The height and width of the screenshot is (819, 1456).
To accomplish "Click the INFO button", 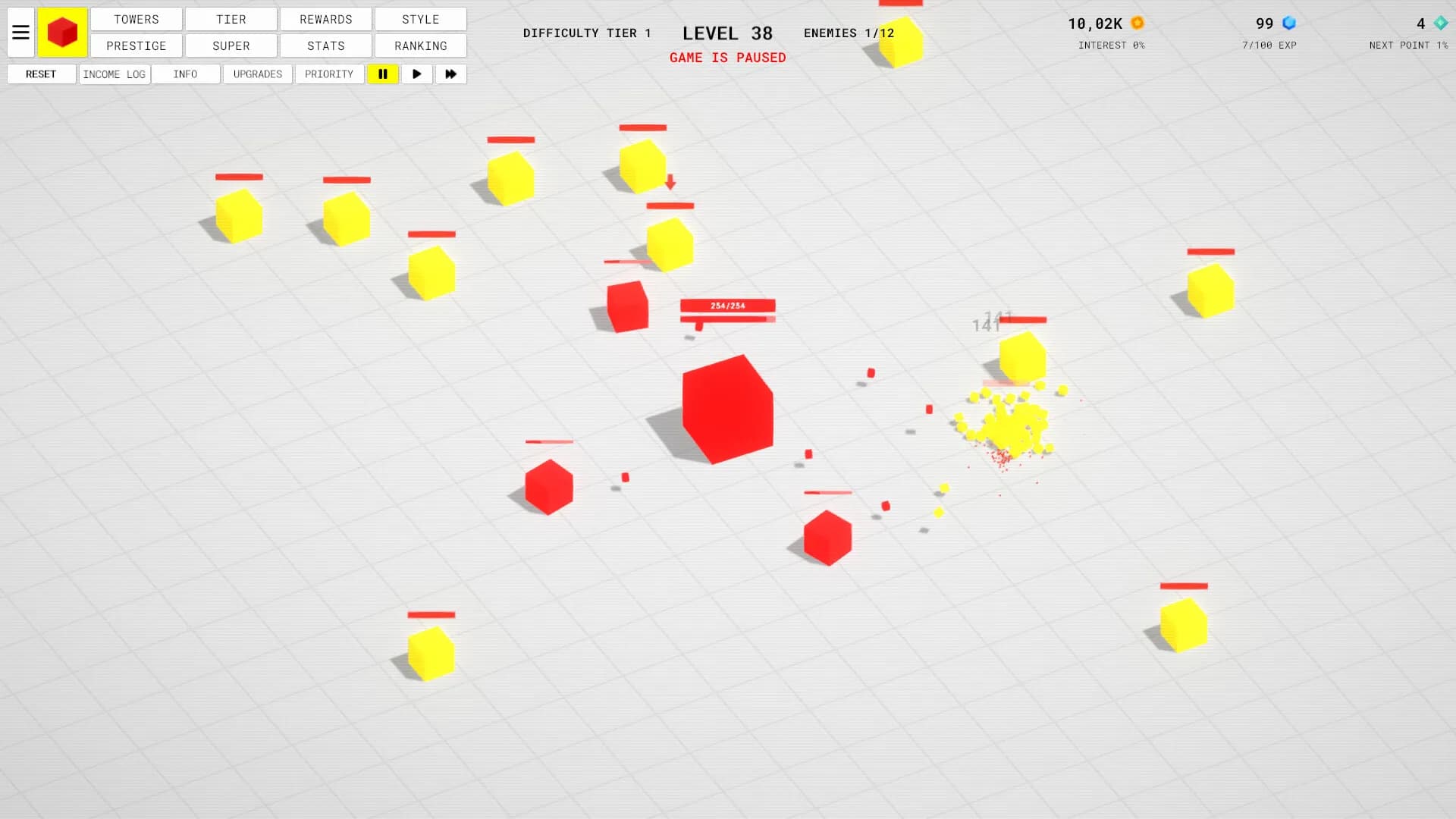I will coord(185,74).
